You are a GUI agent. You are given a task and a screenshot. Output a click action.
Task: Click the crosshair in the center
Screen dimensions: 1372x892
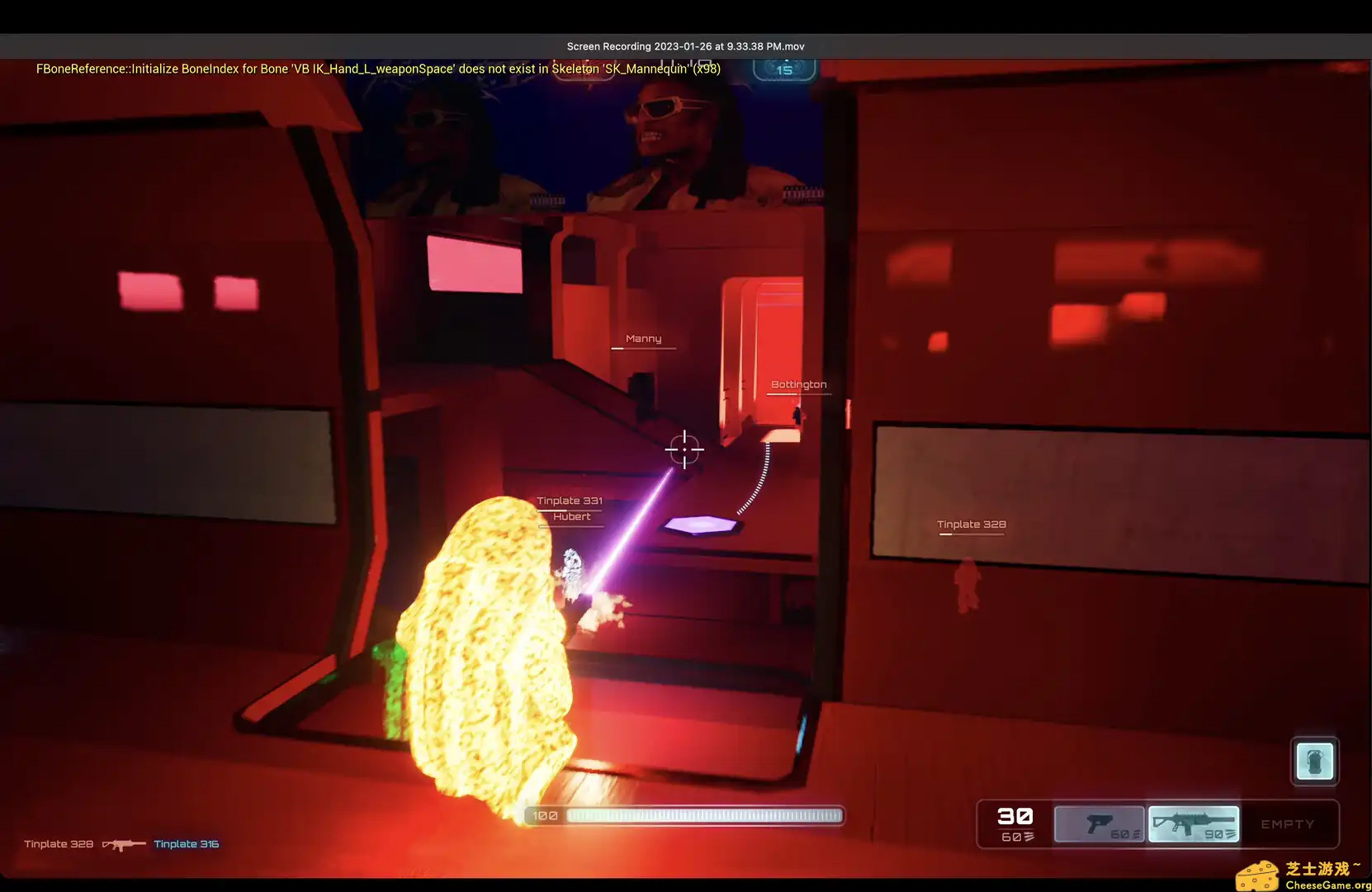point(684,450)
